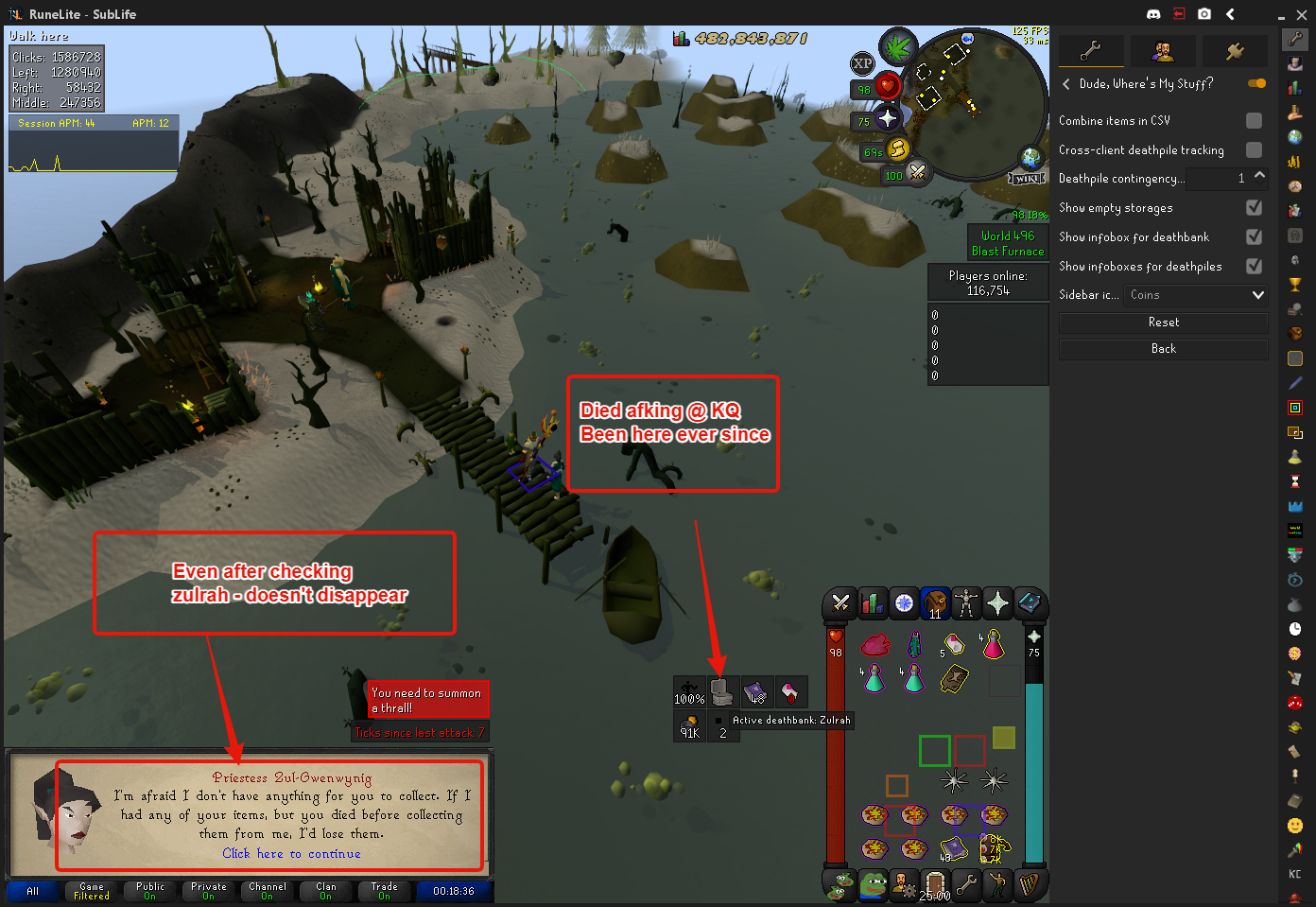
Task: Switch to the skills bar-chart tab
Action: pyautogui.click(x=873, y=602)
